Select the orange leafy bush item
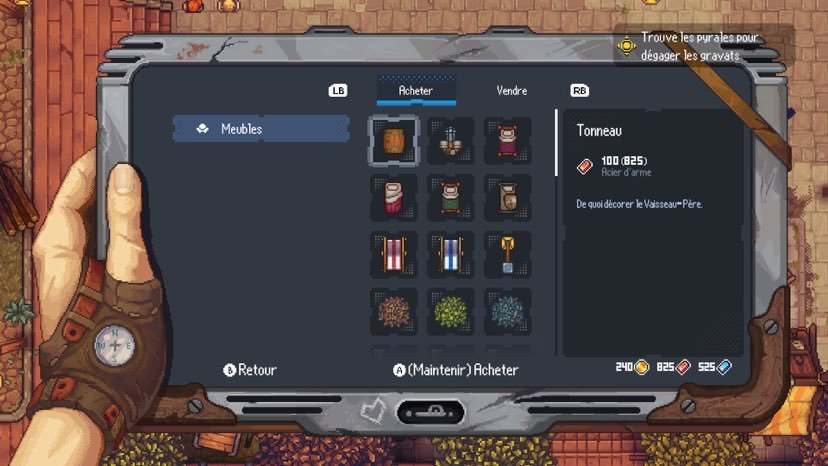The height and width of the screenshot is (466, 828). click(x=393, y=312)
